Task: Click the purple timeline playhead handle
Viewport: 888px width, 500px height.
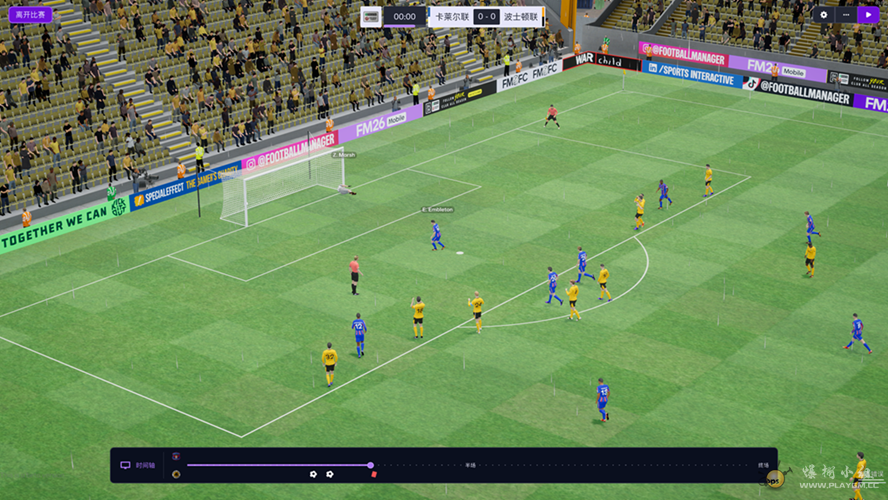Action: pyautogui.click(x=370, y=465)
